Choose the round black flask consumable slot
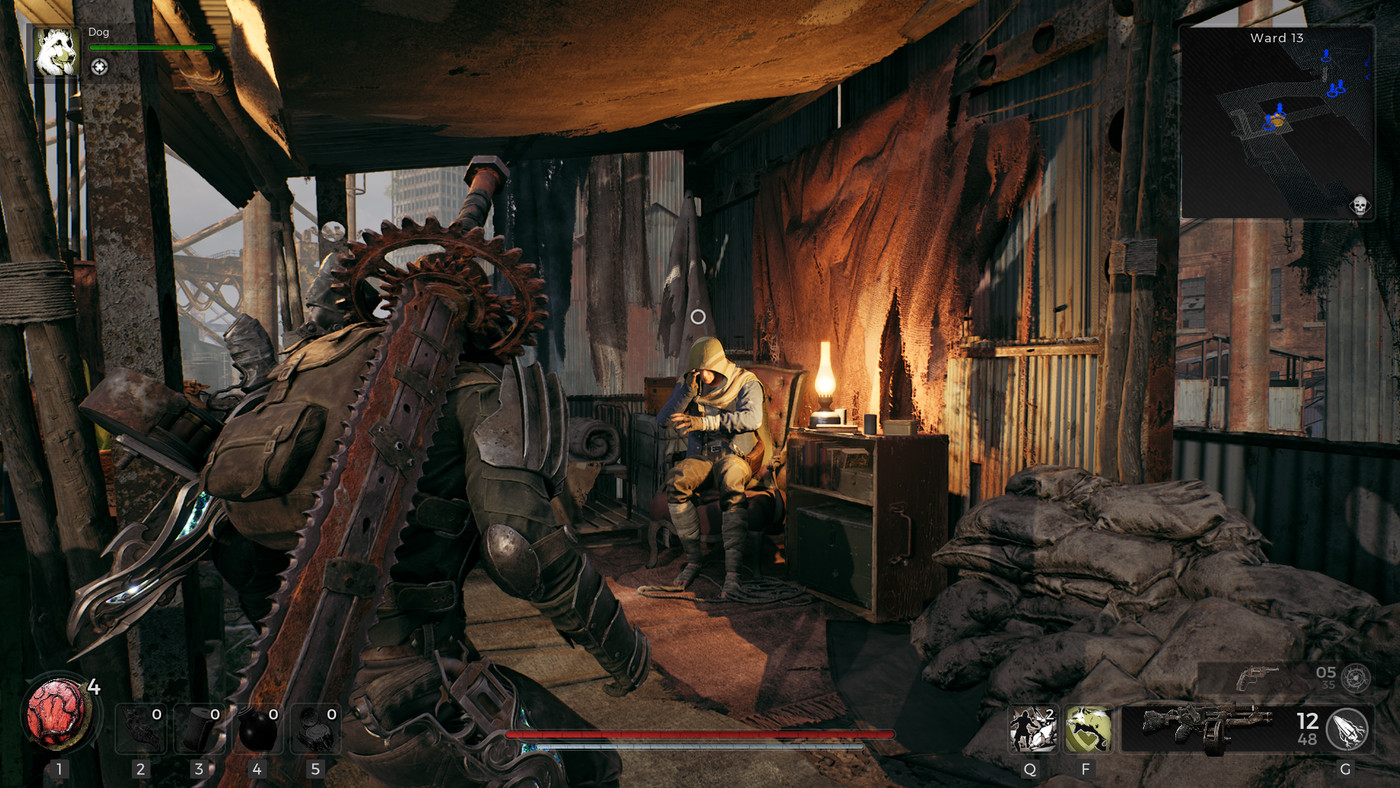Screen dimensions: 1400x788 [x=257, y=729]
